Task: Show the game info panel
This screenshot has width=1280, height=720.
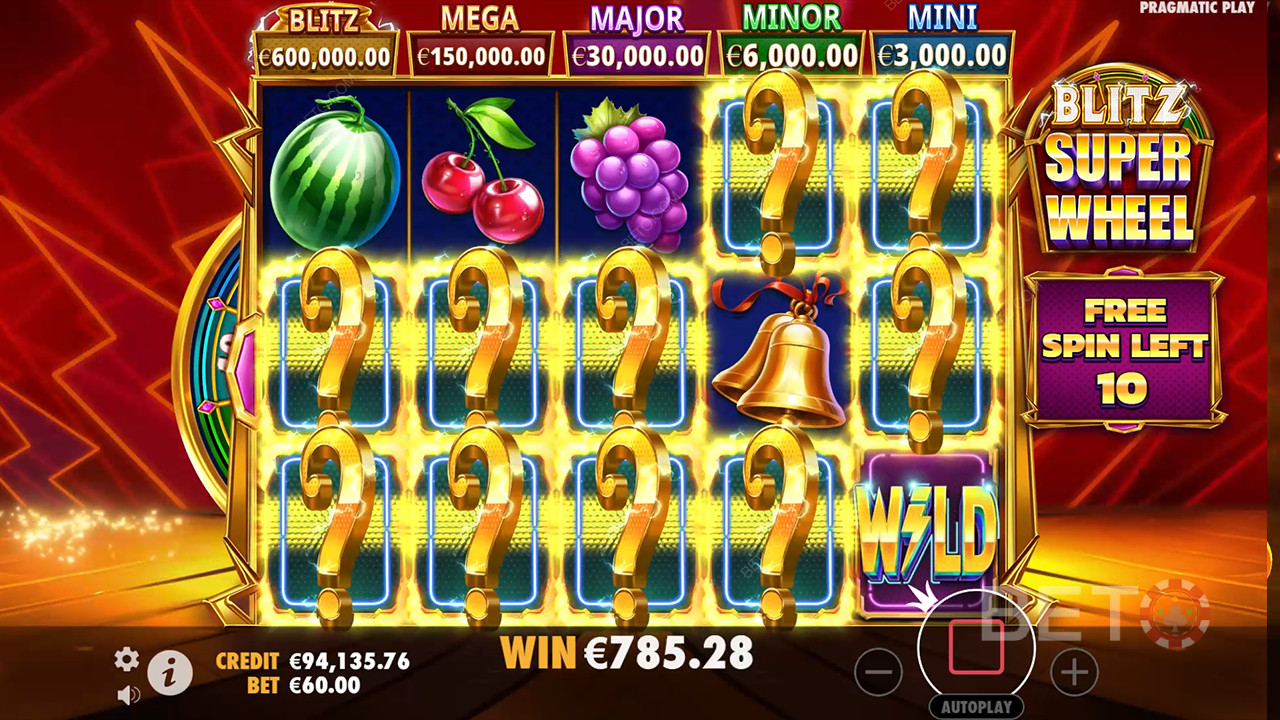Action: (x=170, y=675)
